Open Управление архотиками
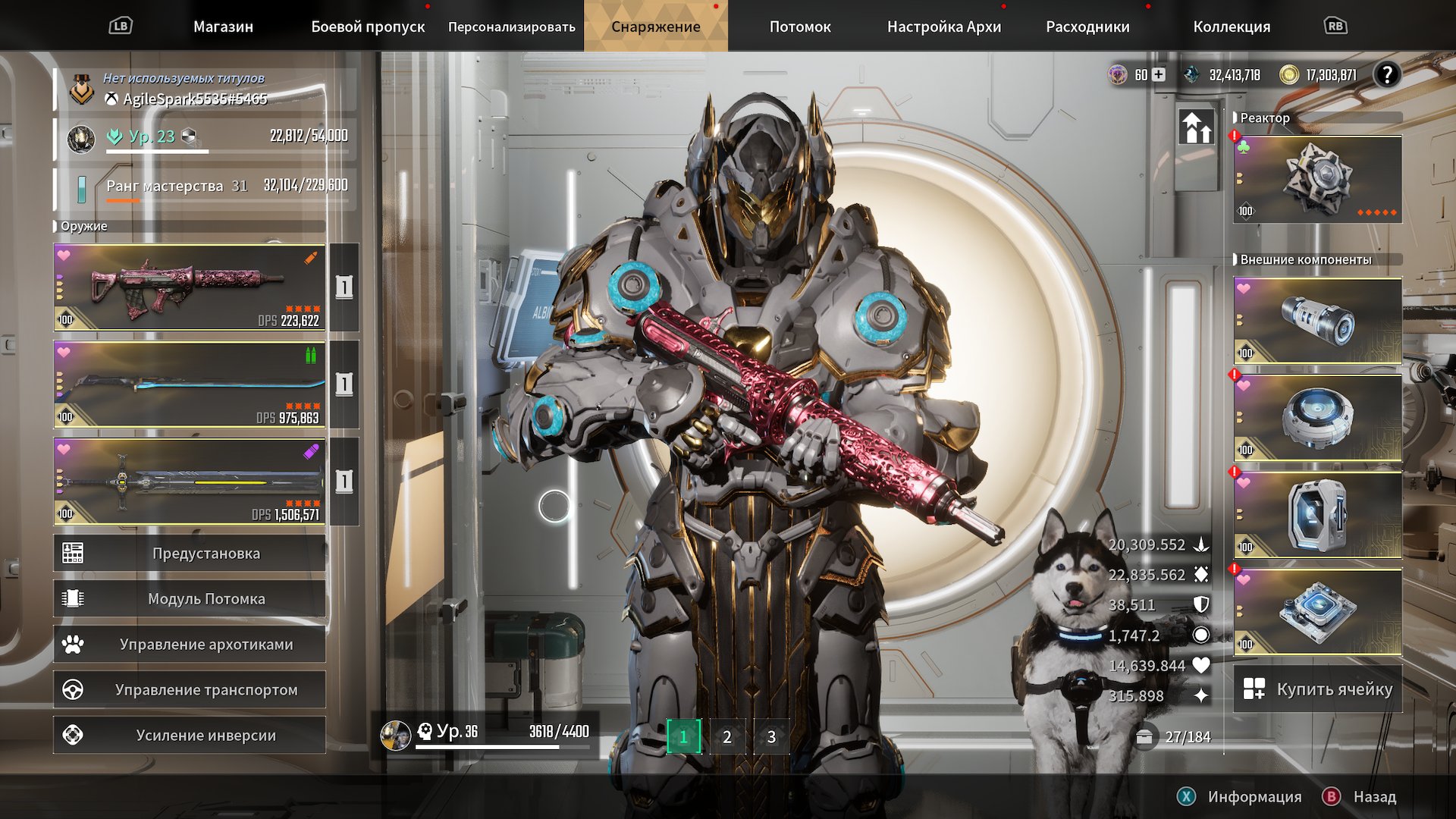This screenshot has width=1456, height=819. tap(190, 645)
